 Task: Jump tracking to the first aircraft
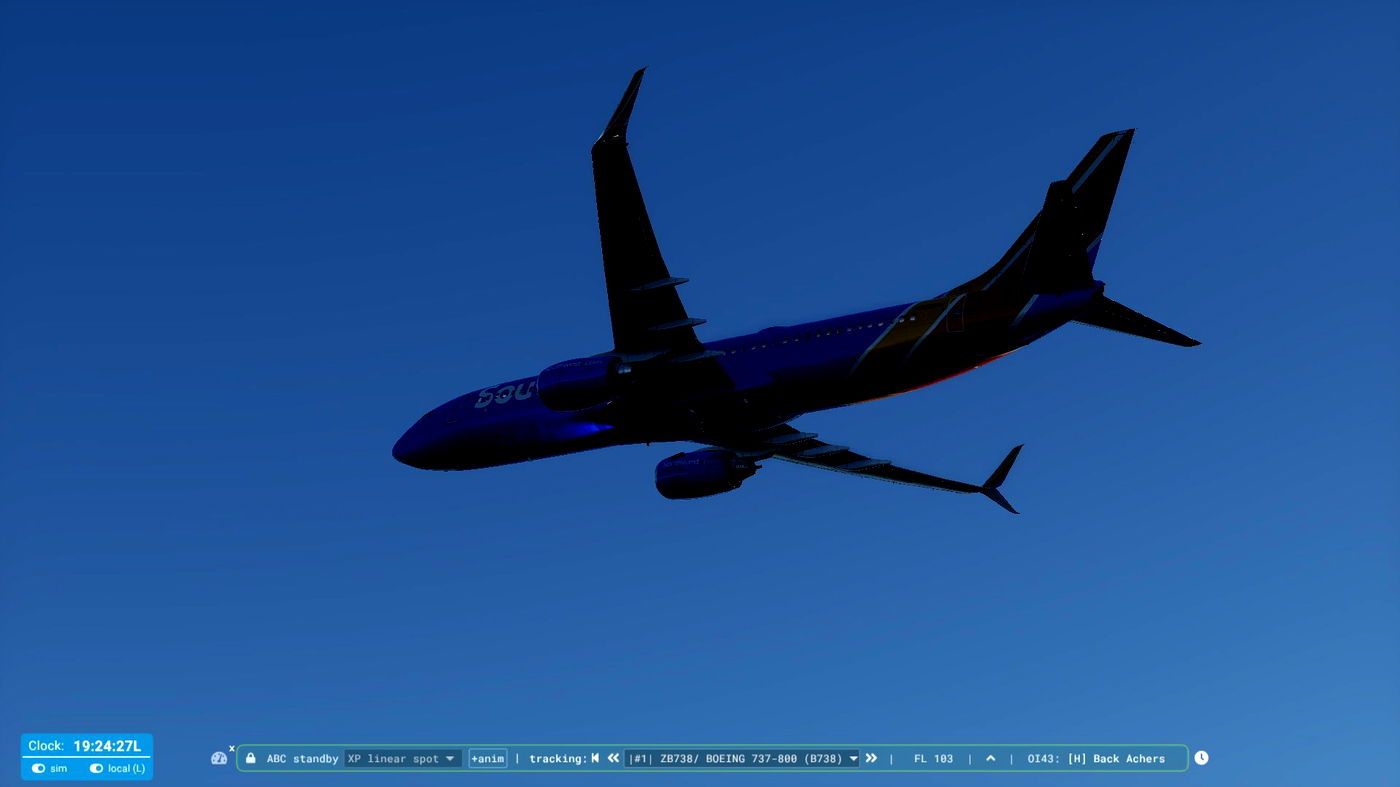tap(596, 758)
